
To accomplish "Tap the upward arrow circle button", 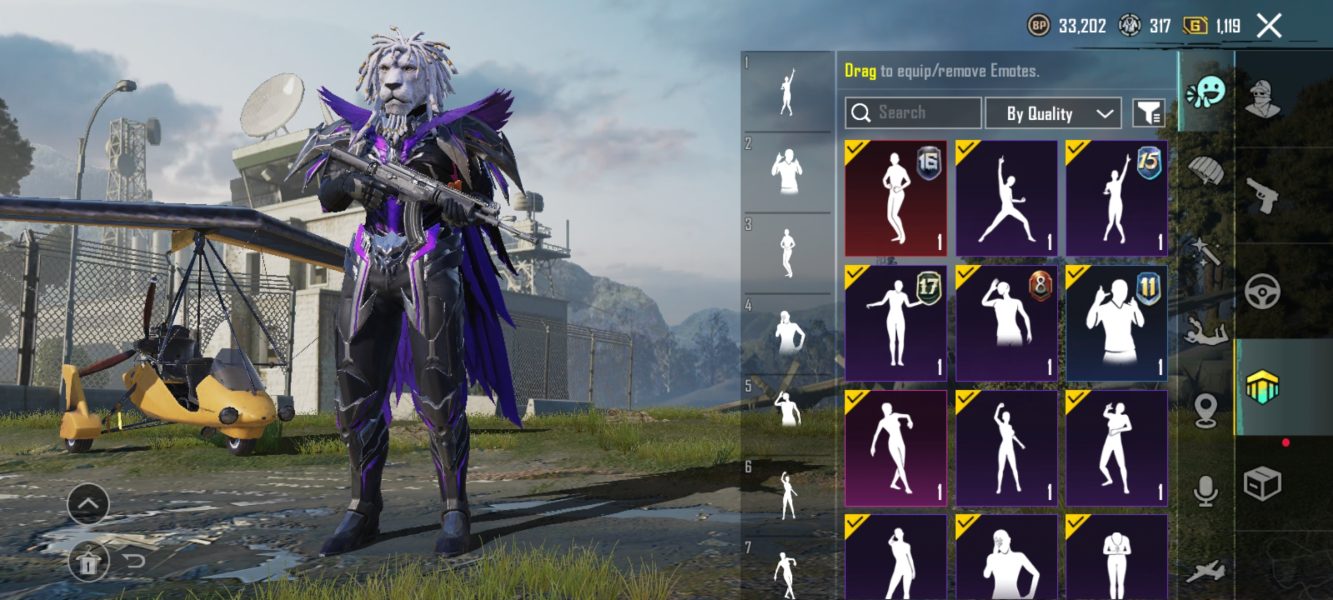I will click(x=88, y=504).
